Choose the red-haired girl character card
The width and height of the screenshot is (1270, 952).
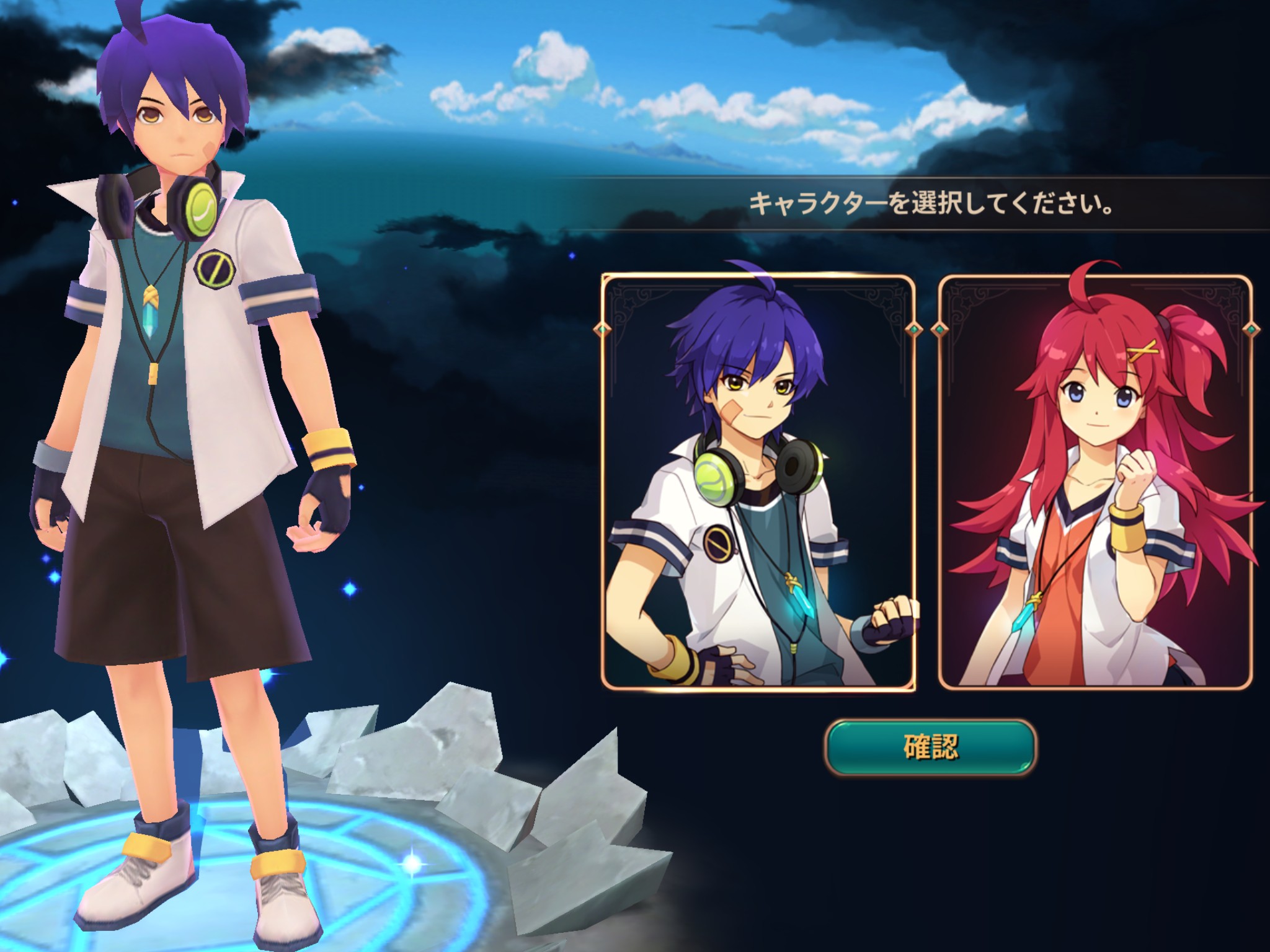pyautogui.click(x=1095, y=482)
